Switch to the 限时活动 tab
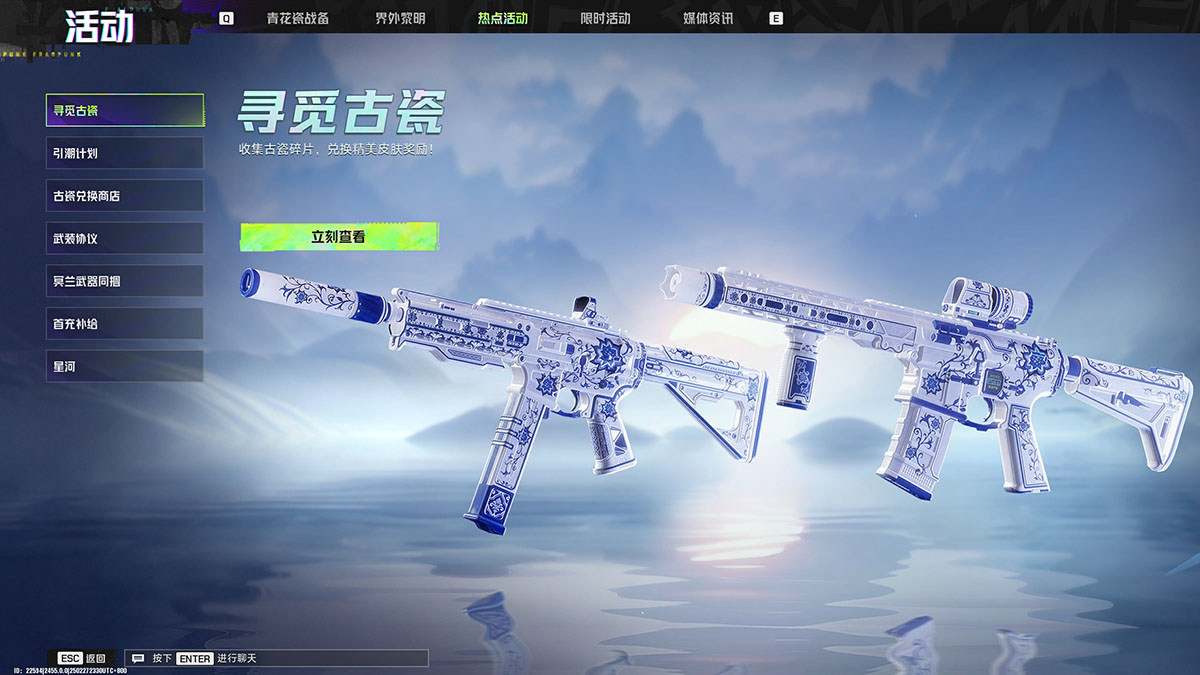The image size is (1200, 675). tap(605, 18)
